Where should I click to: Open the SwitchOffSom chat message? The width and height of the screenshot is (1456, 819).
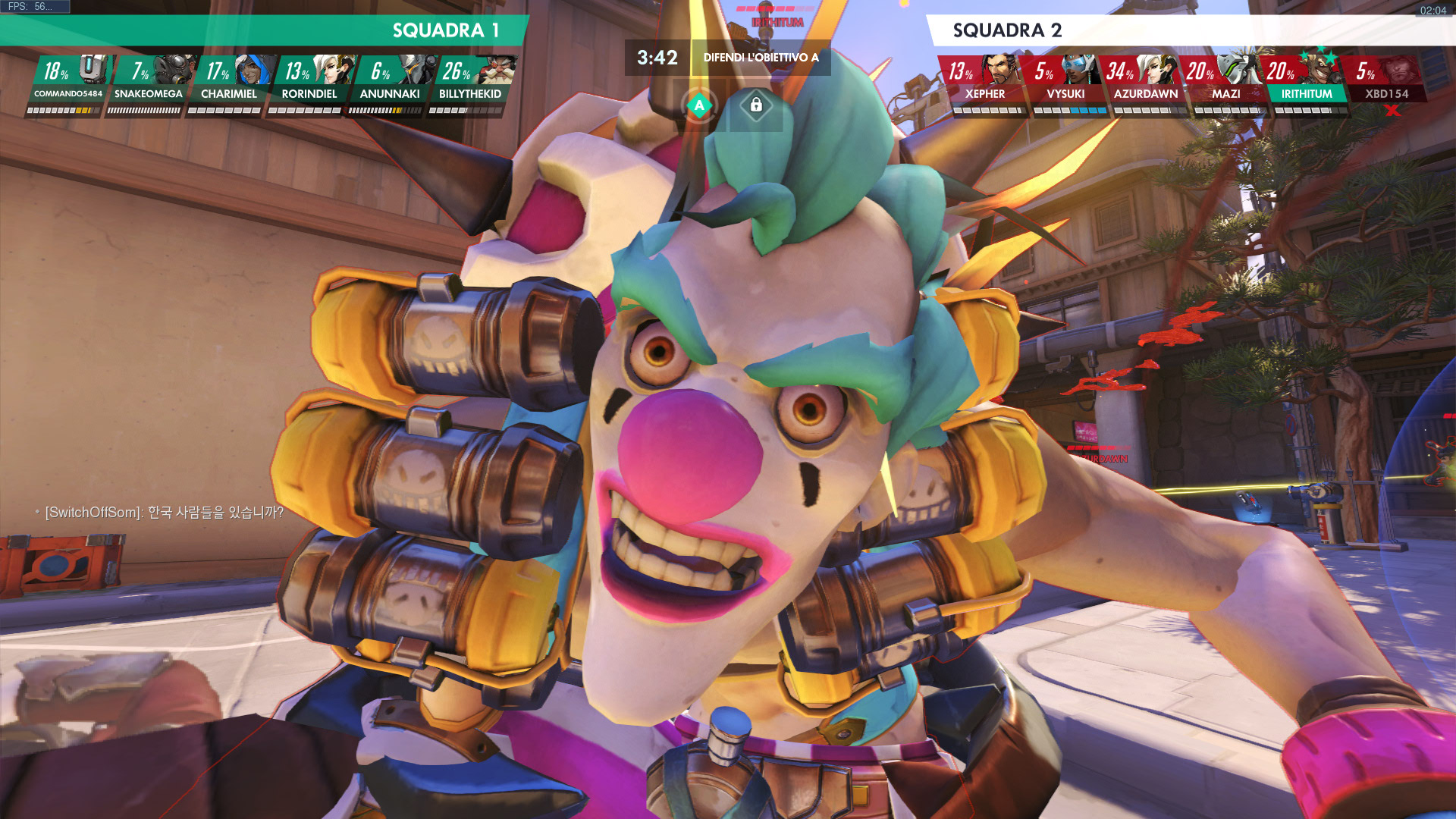pos(164,513)
